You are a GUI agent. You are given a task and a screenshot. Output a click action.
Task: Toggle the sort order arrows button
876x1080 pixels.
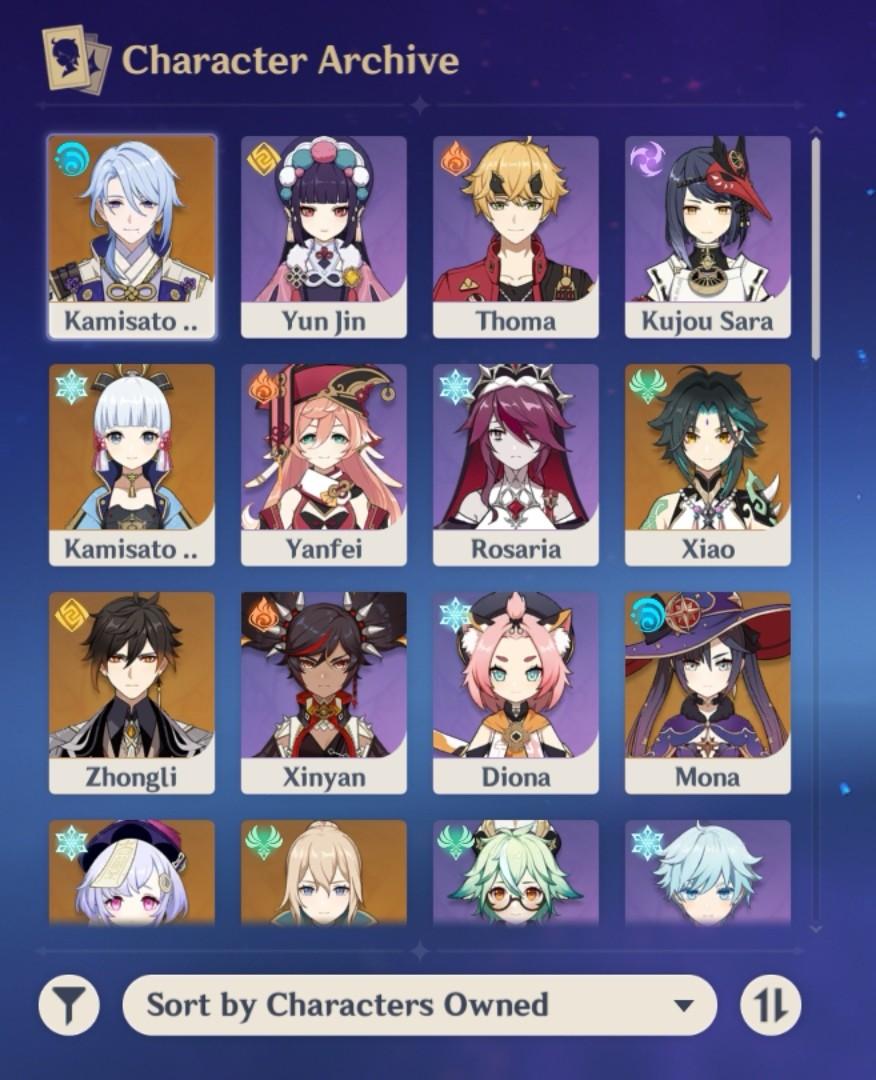(x=771, y=1005)
